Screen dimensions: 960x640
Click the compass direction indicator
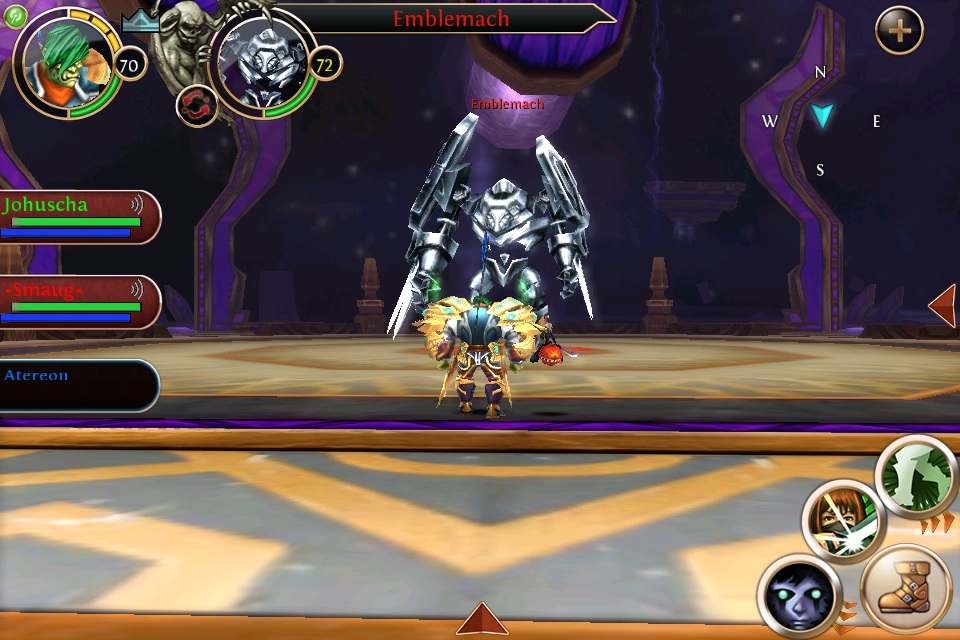(x=821, y=117)
